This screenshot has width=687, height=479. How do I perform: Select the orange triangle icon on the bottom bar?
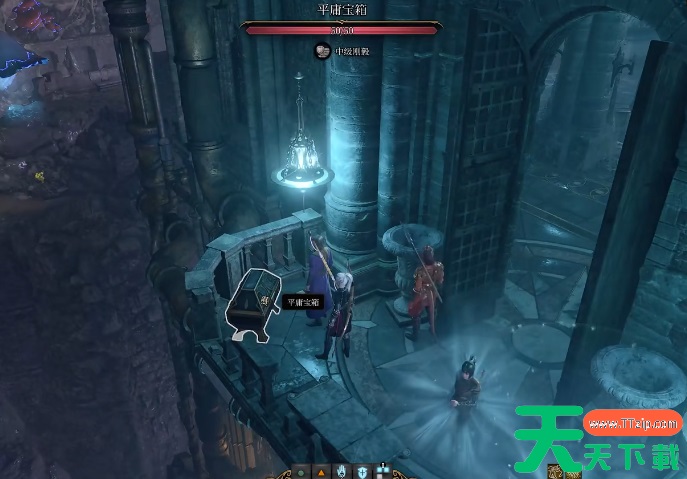click(321, 471)
